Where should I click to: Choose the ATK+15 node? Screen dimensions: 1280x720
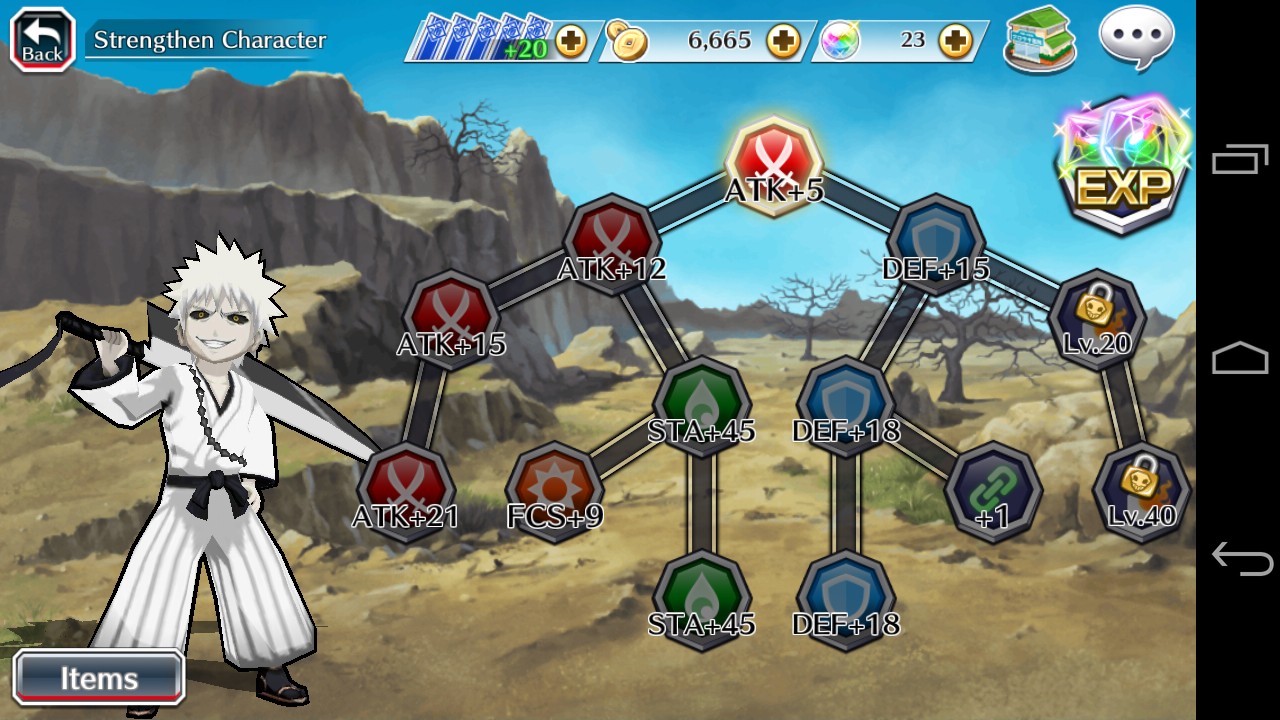452,317
